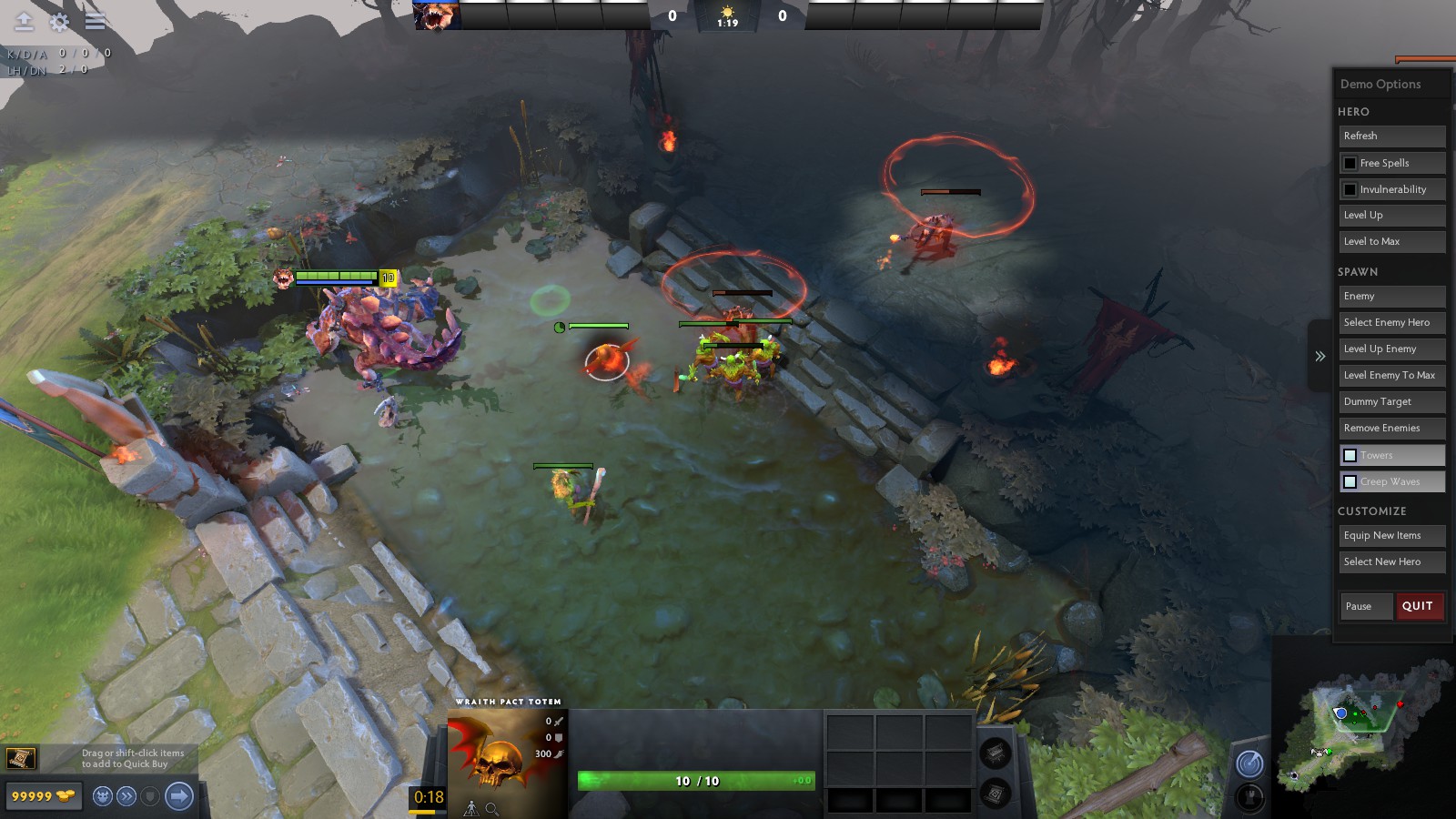1456x819 pixels.
Task: Click the Select Enemy Hero button
Action: coord(1392,322)
